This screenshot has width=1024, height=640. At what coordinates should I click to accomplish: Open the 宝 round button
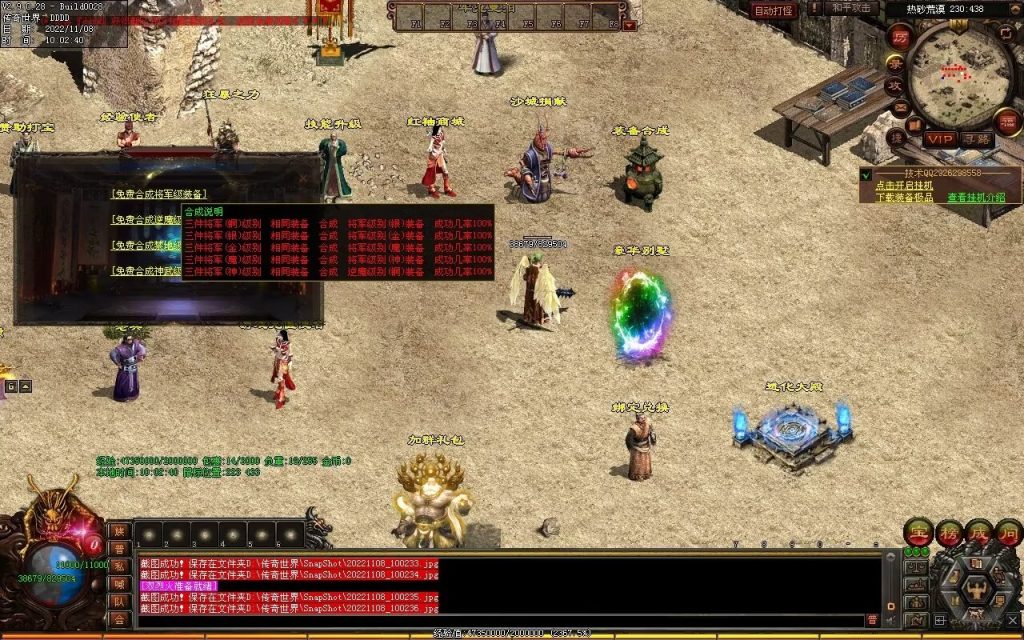tap(918, 532)
